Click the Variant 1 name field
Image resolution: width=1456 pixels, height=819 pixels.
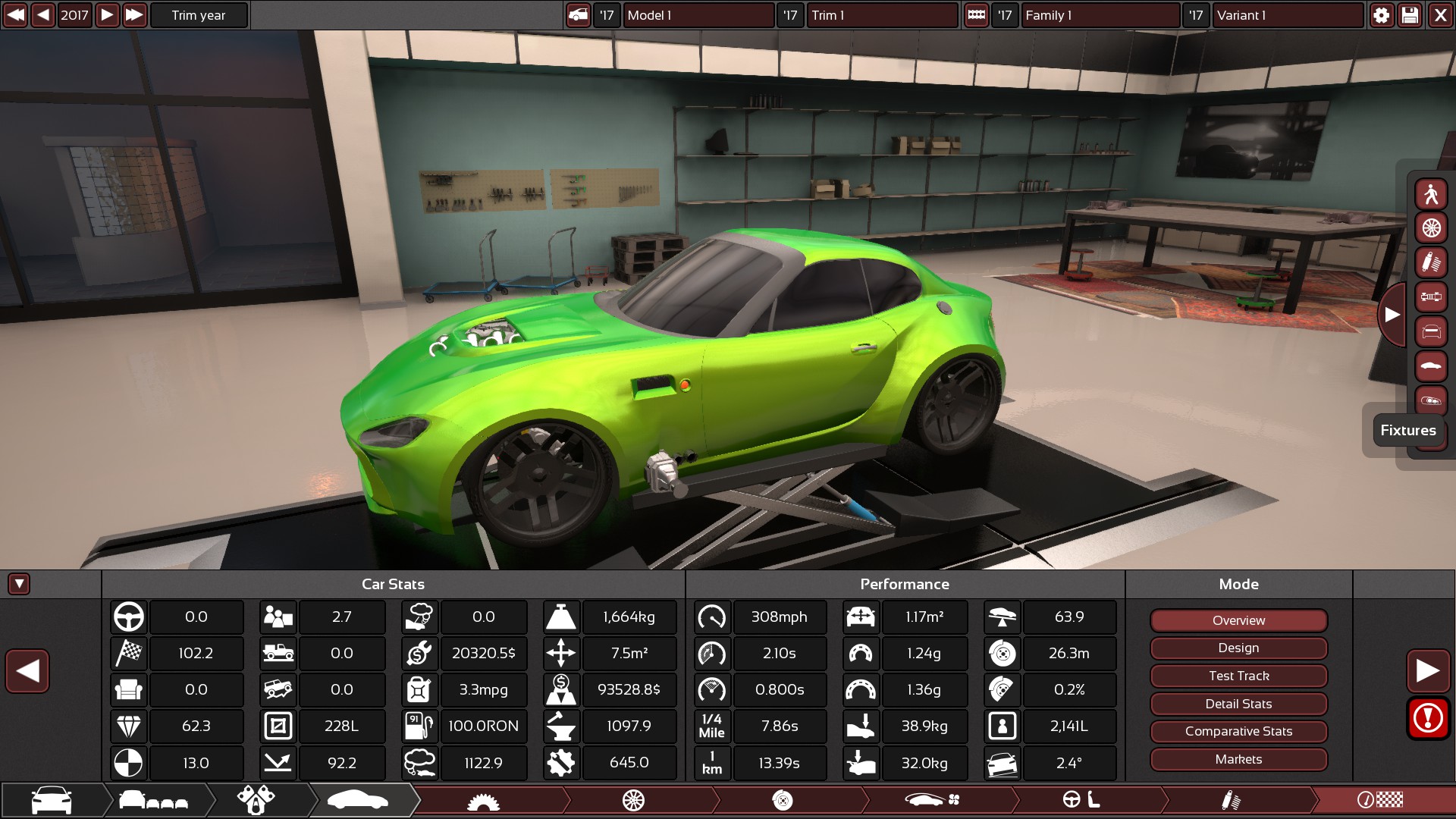click(x=1287, y=15)
